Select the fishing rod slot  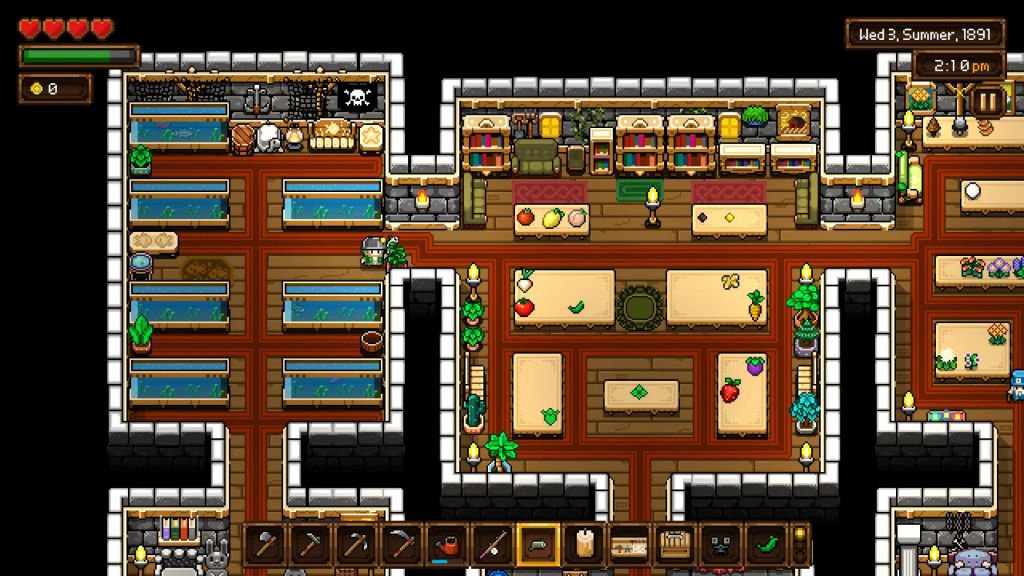click(494, 545)
